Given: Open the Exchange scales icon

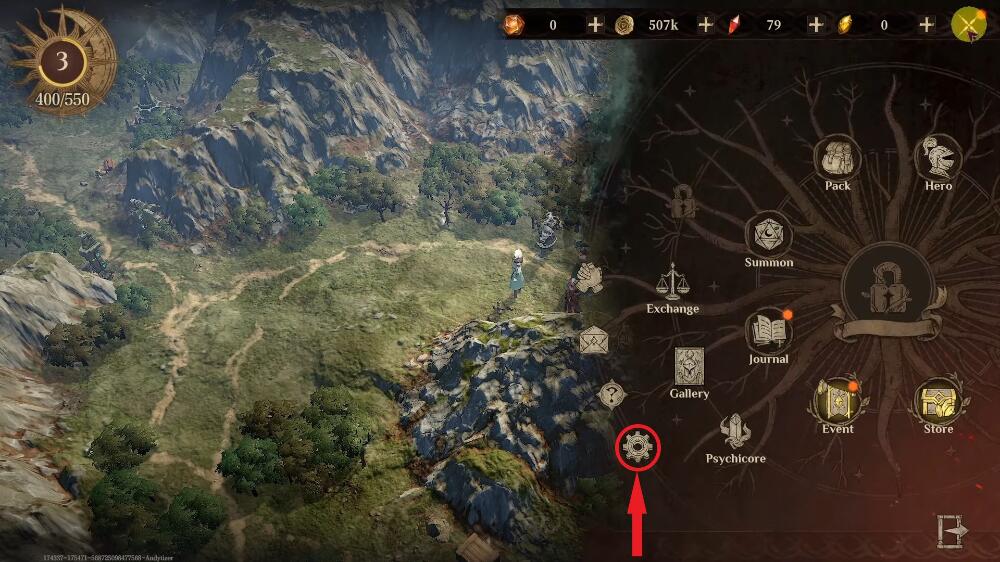Looking at the screenshot, I should click(672, 283).
